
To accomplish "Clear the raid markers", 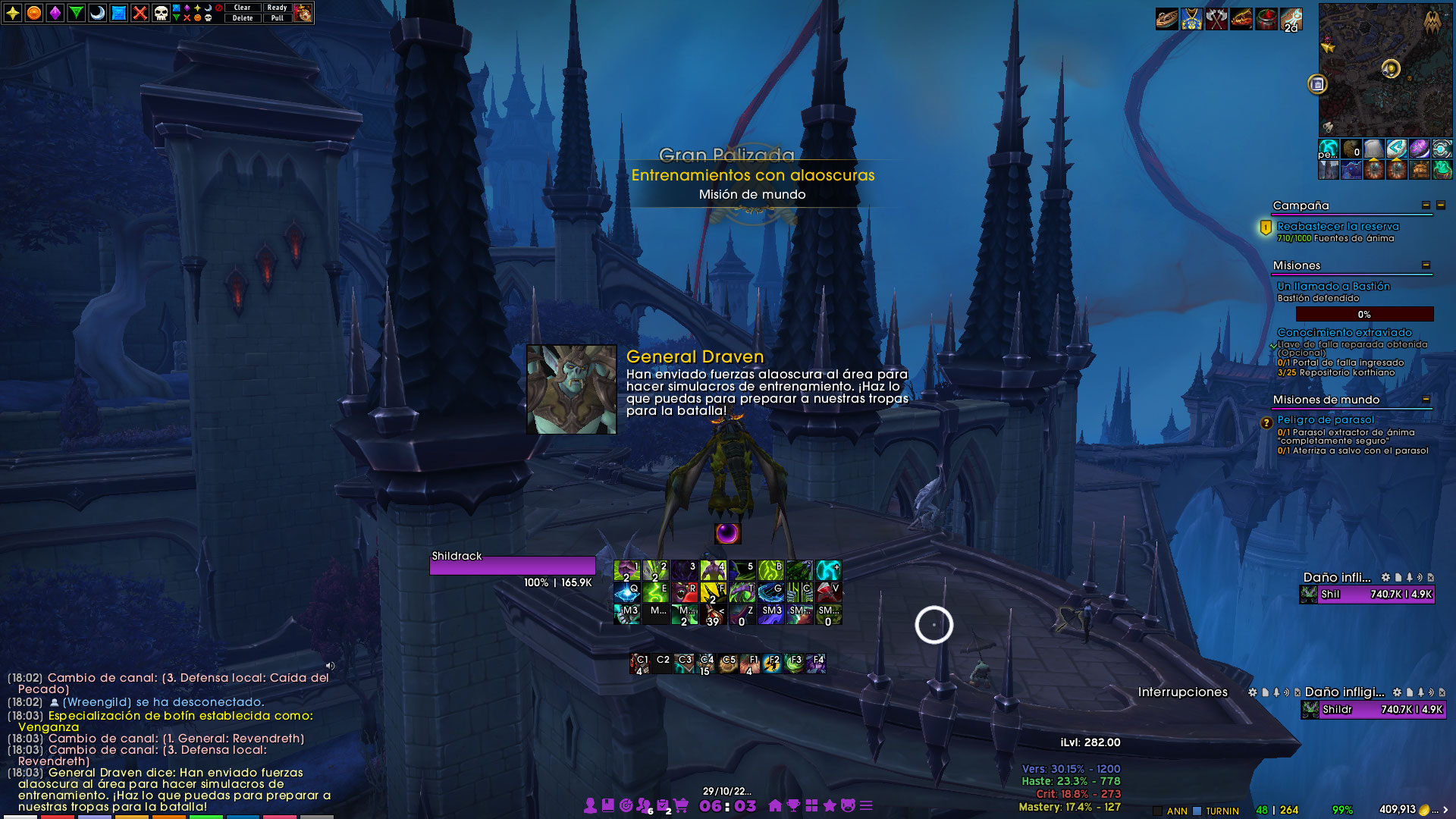I will coord(242,8).
